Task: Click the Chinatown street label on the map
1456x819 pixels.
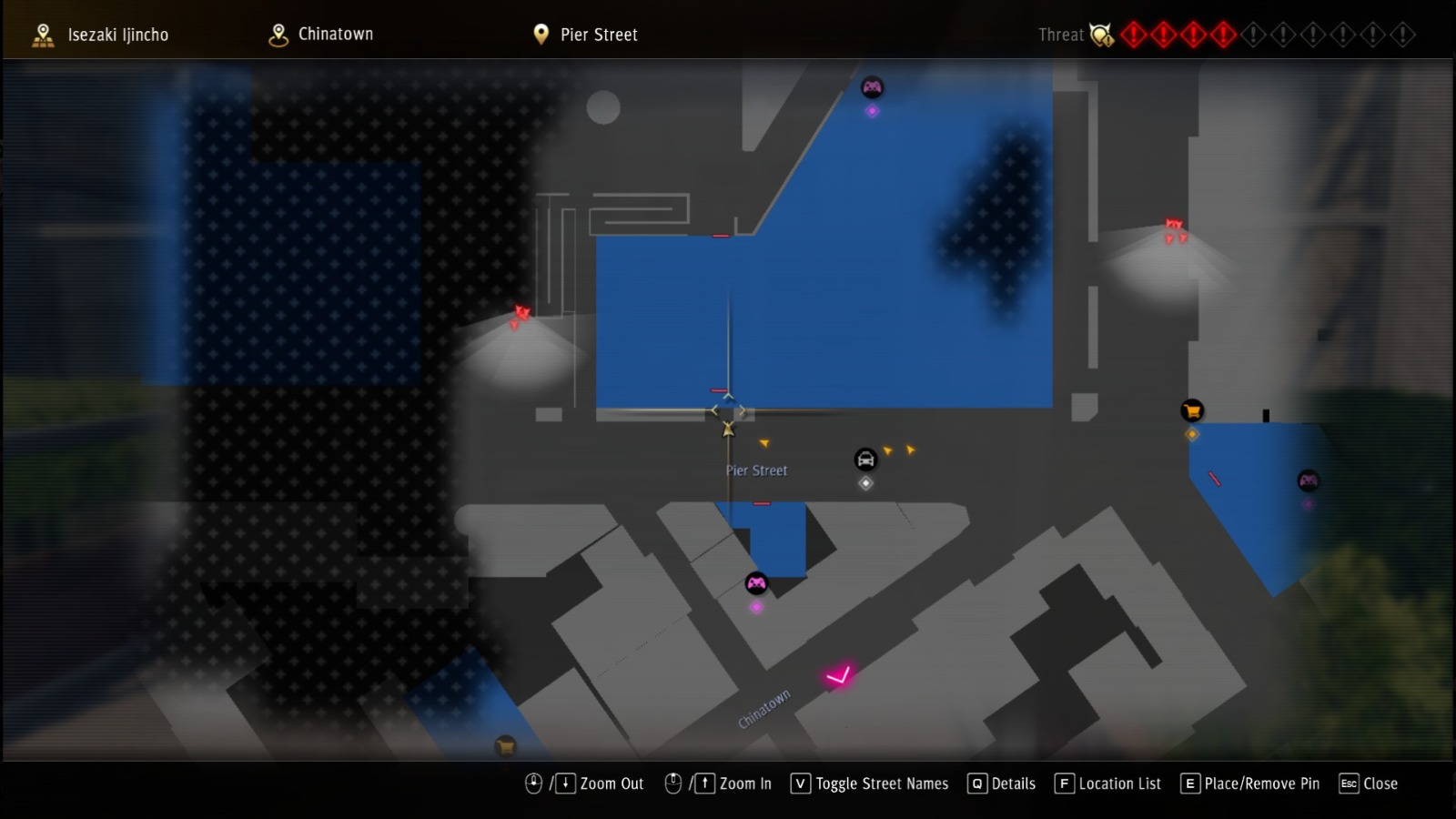Action: coord(766,709)
